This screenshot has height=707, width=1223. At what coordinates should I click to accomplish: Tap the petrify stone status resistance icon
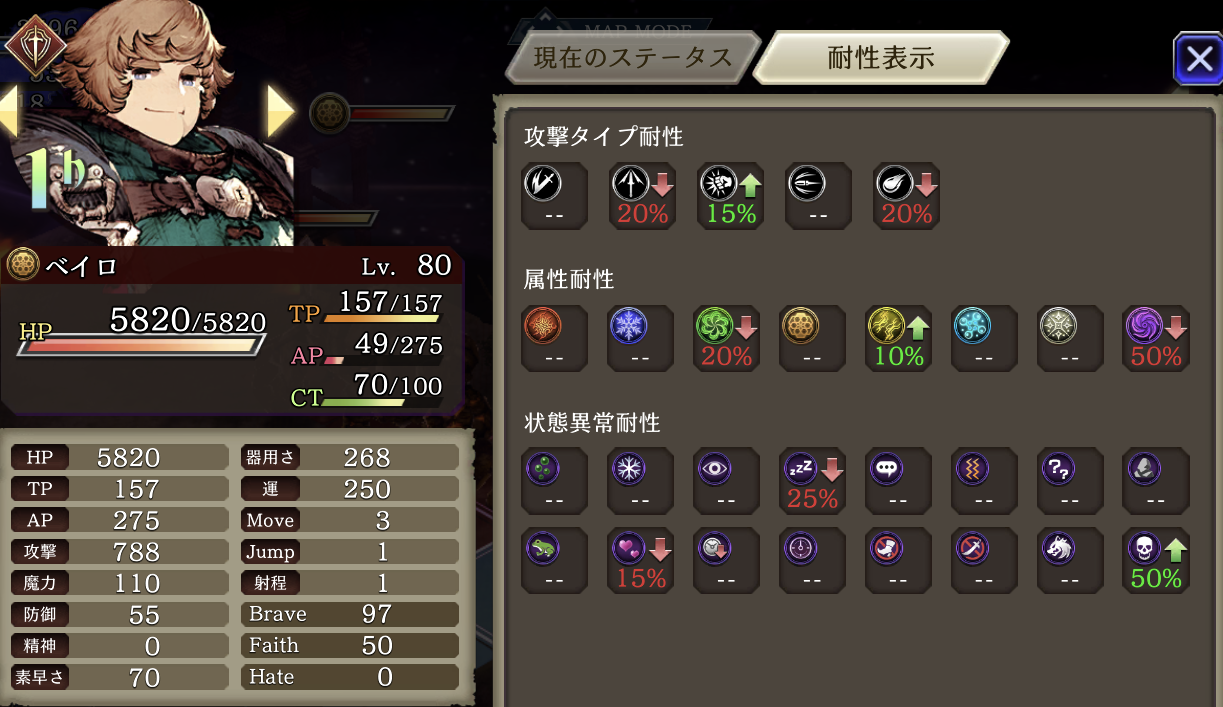point(1145,468)
